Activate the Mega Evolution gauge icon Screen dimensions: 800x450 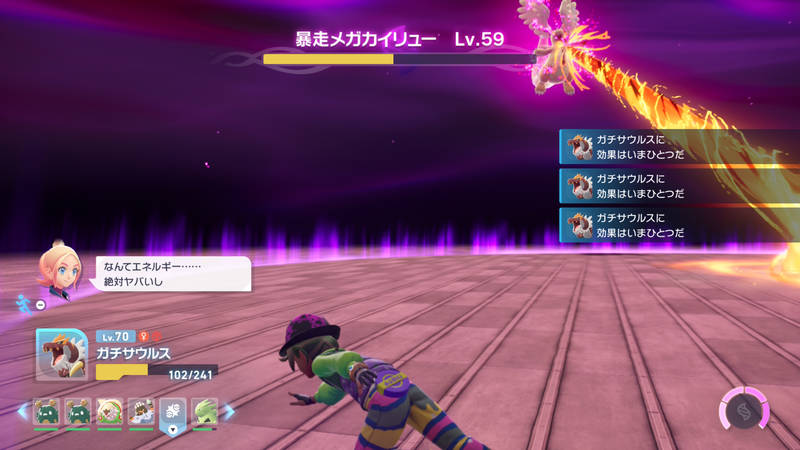click(x=743, y=411)
